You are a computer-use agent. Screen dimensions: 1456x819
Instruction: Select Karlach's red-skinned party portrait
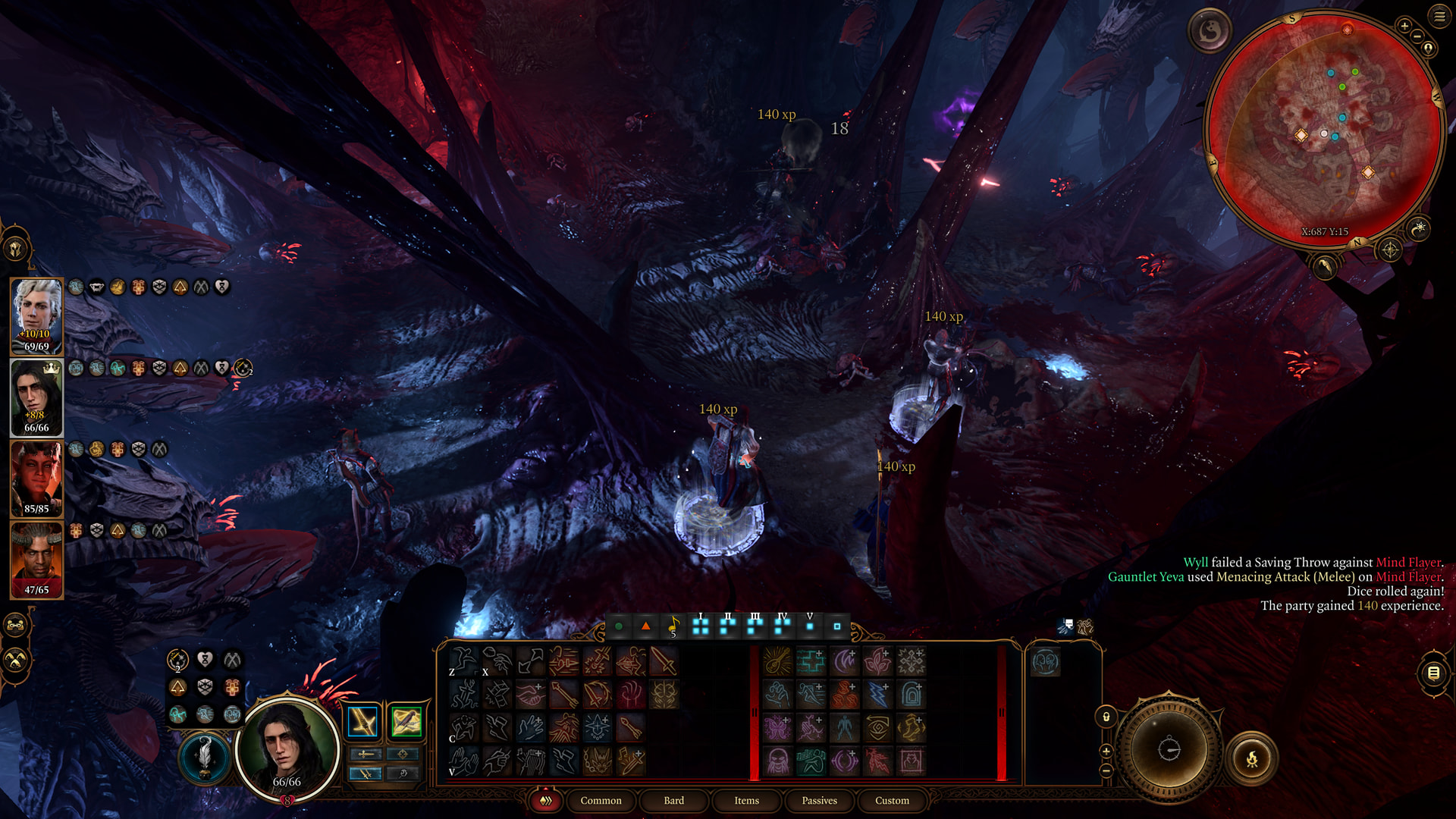coord(36,479)
